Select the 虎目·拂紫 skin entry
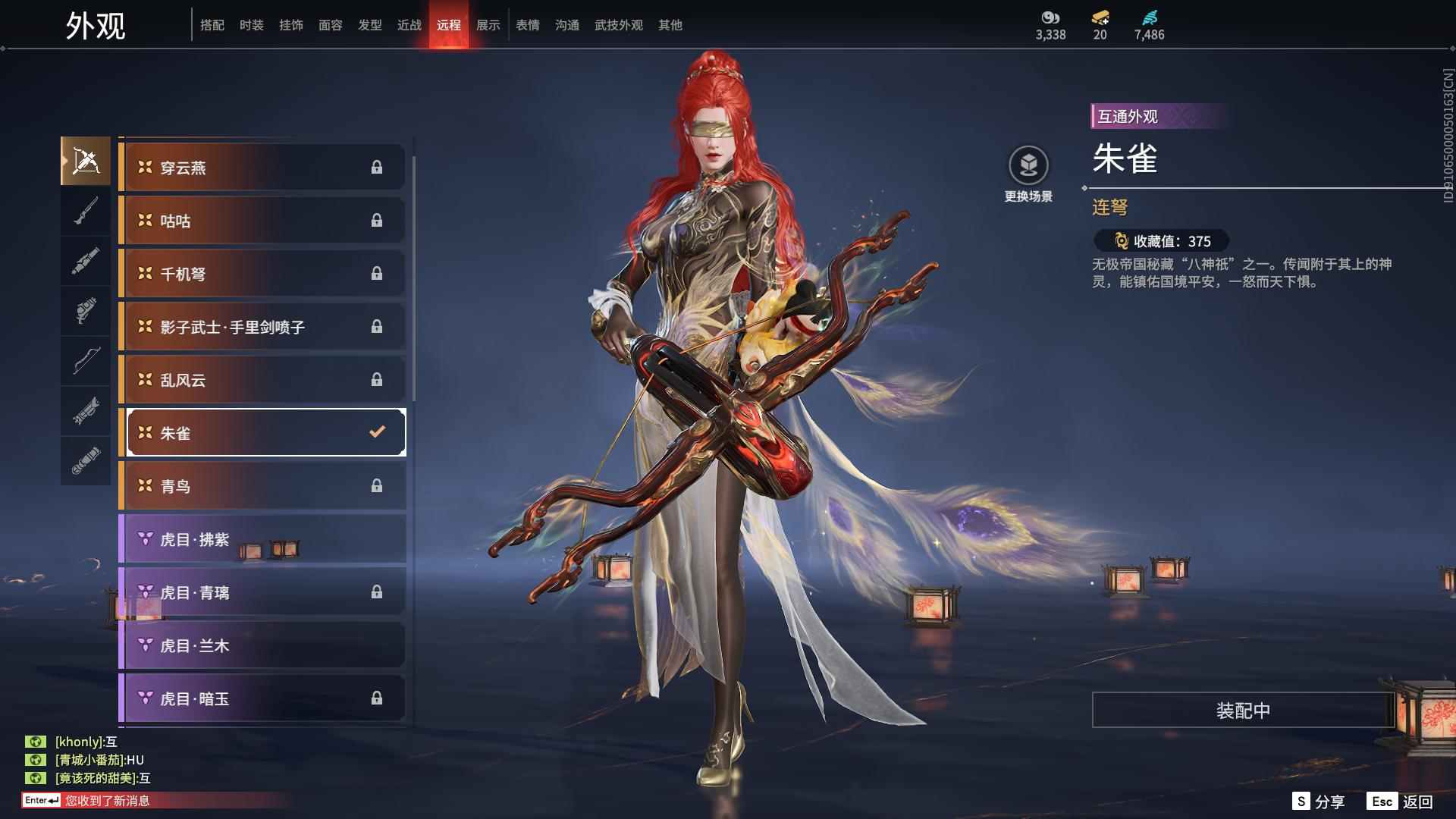 click(262, 539)
